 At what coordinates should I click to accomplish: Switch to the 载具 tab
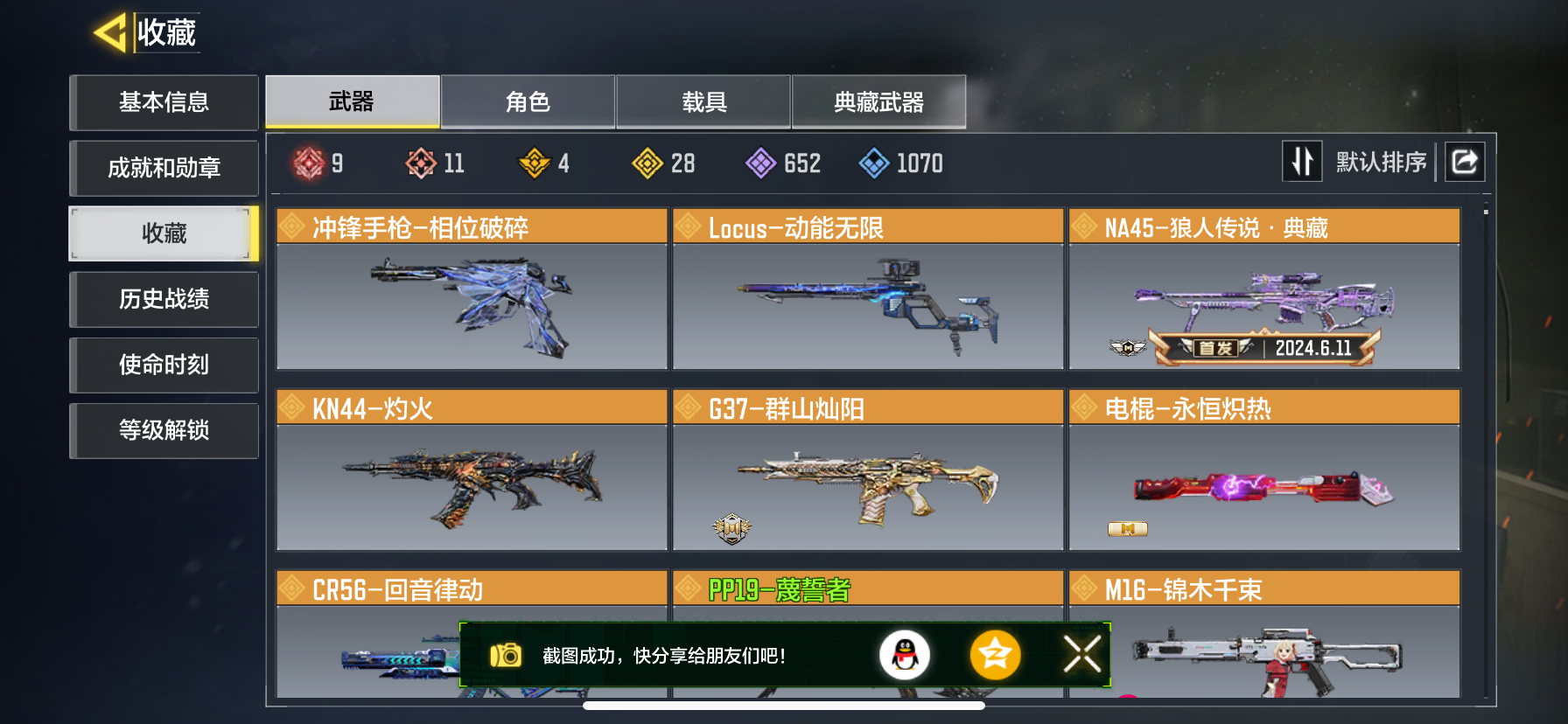703,102
